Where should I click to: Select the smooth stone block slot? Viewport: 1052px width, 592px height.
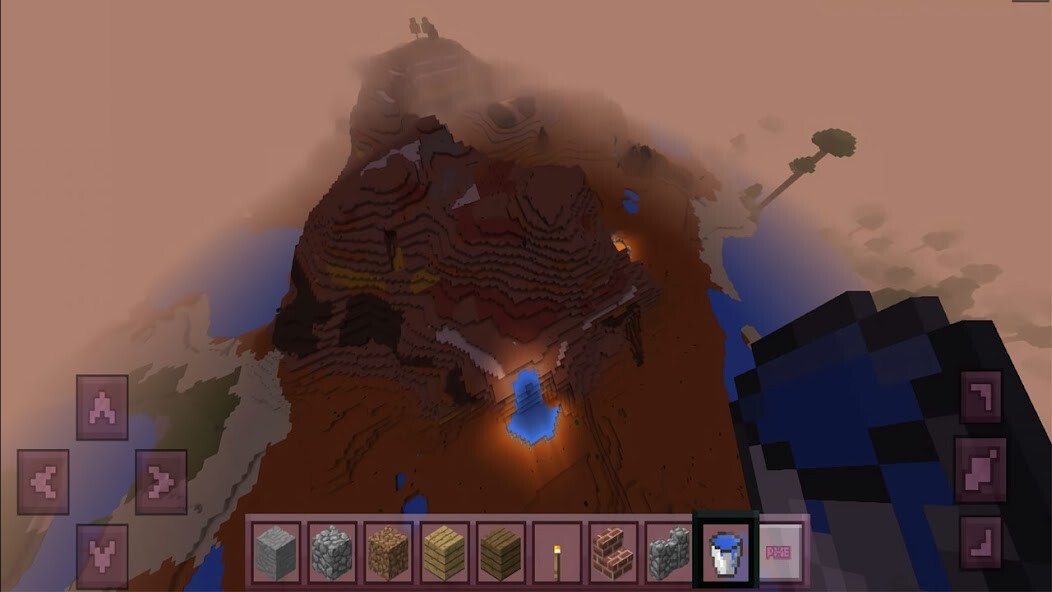point(275,550)
